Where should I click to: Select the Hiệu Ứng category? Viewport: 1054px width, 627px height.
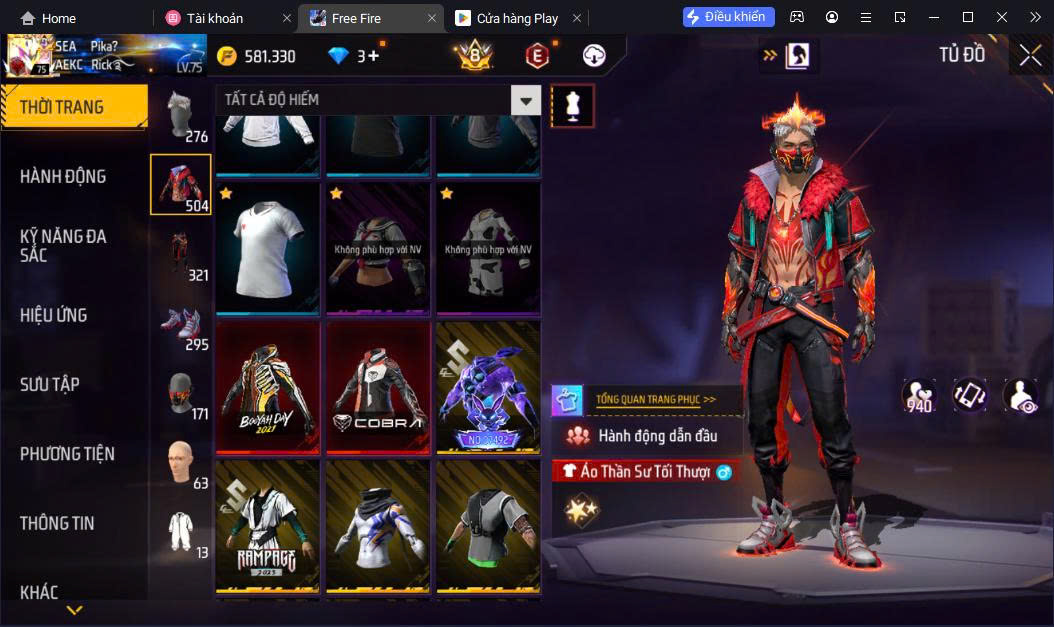tap(54, 315)
